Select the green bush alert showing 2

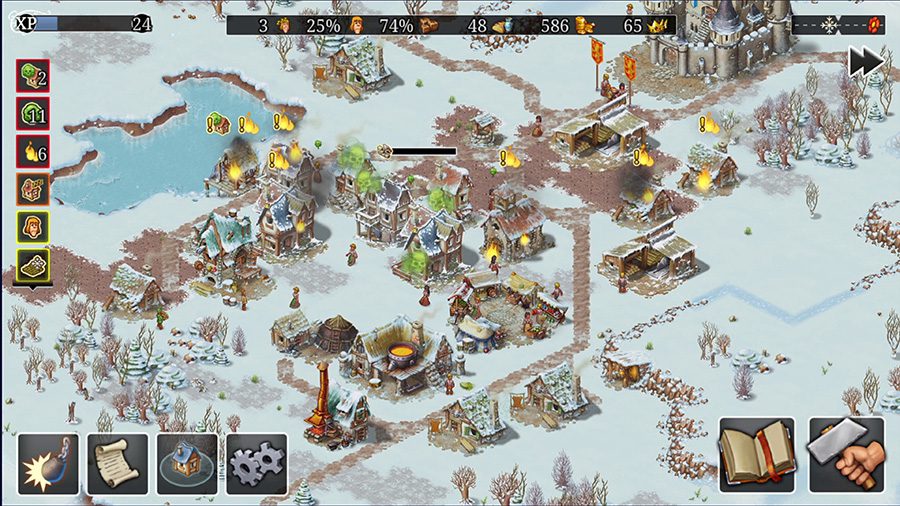(33, 76)
